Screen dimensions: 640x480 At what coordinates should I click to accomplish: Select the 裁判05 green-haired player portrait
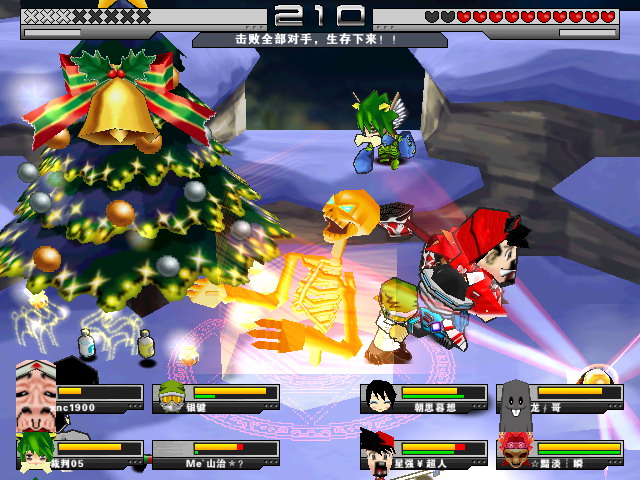(x=36, y=451)
